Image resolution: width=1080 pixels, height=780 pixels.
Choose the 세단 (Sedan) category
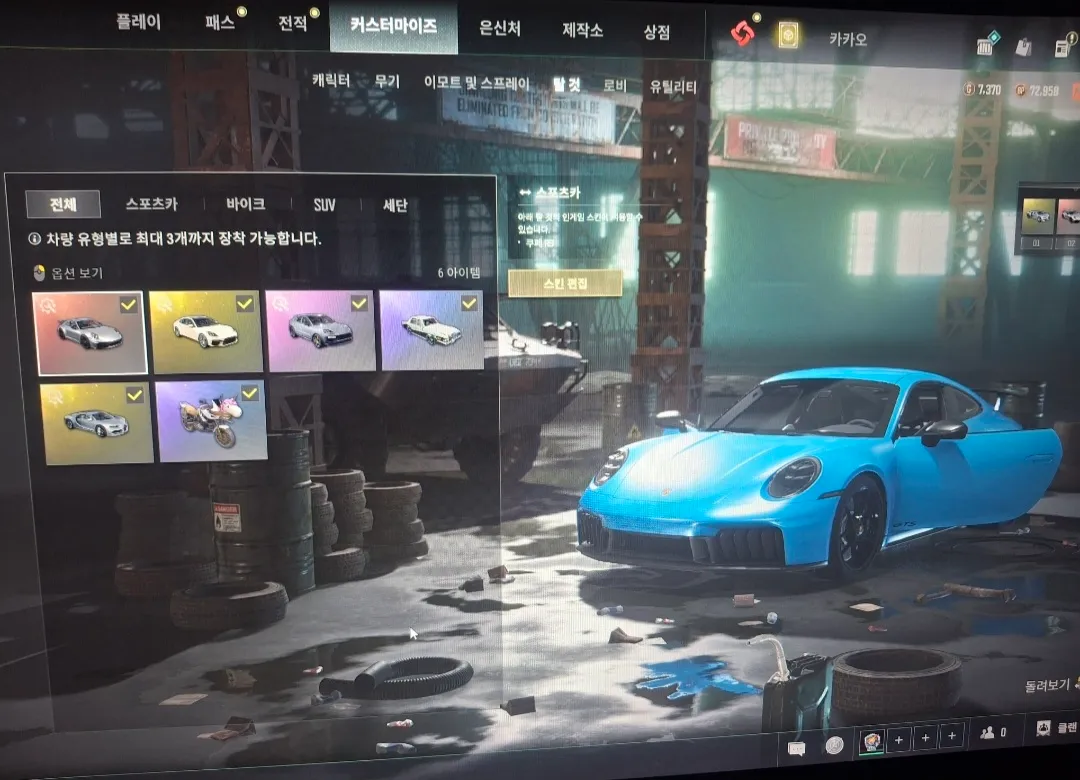[395, 205]
